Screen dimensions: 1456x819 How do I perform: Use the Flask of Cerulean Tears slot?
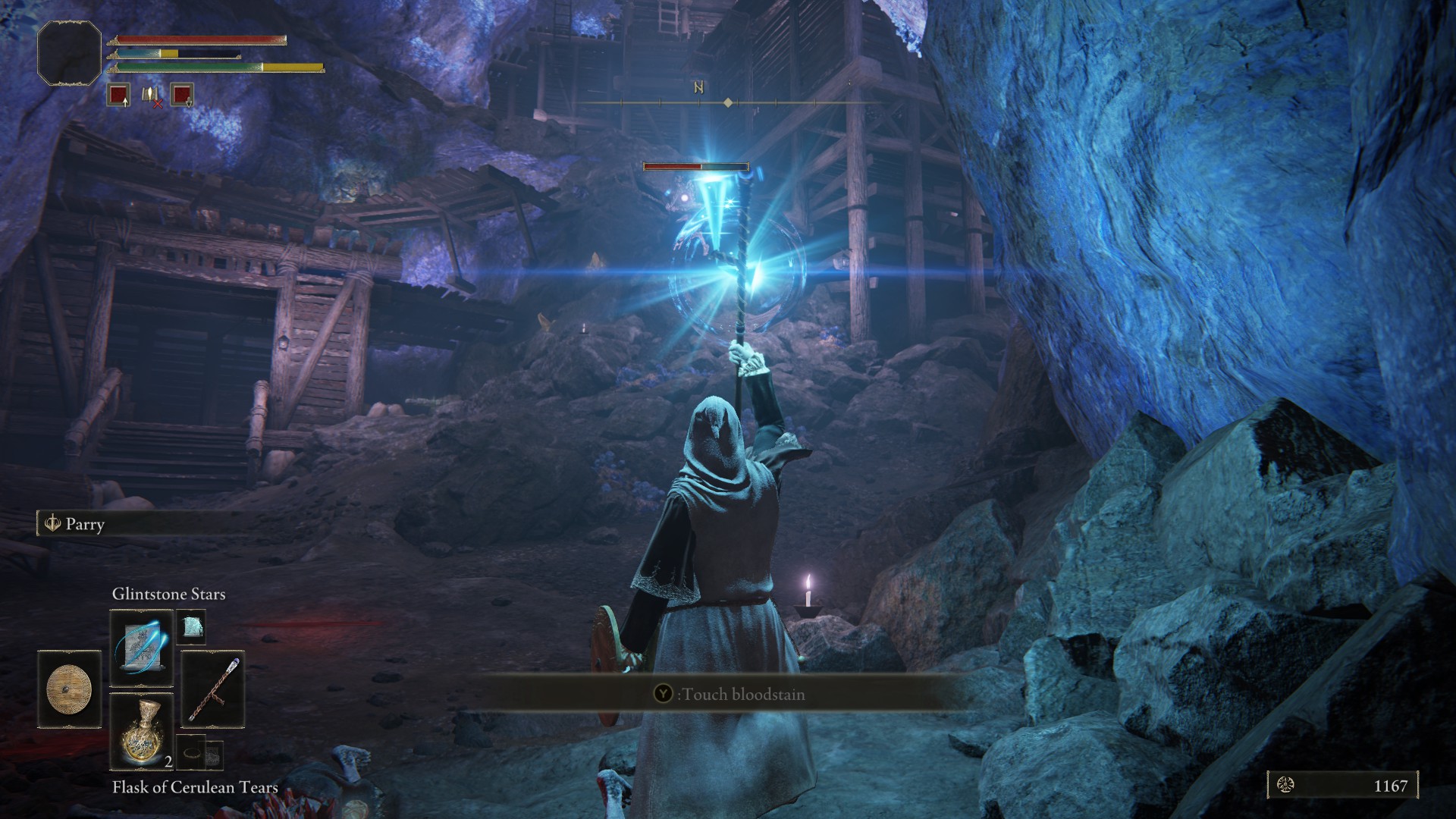[142, 731]
